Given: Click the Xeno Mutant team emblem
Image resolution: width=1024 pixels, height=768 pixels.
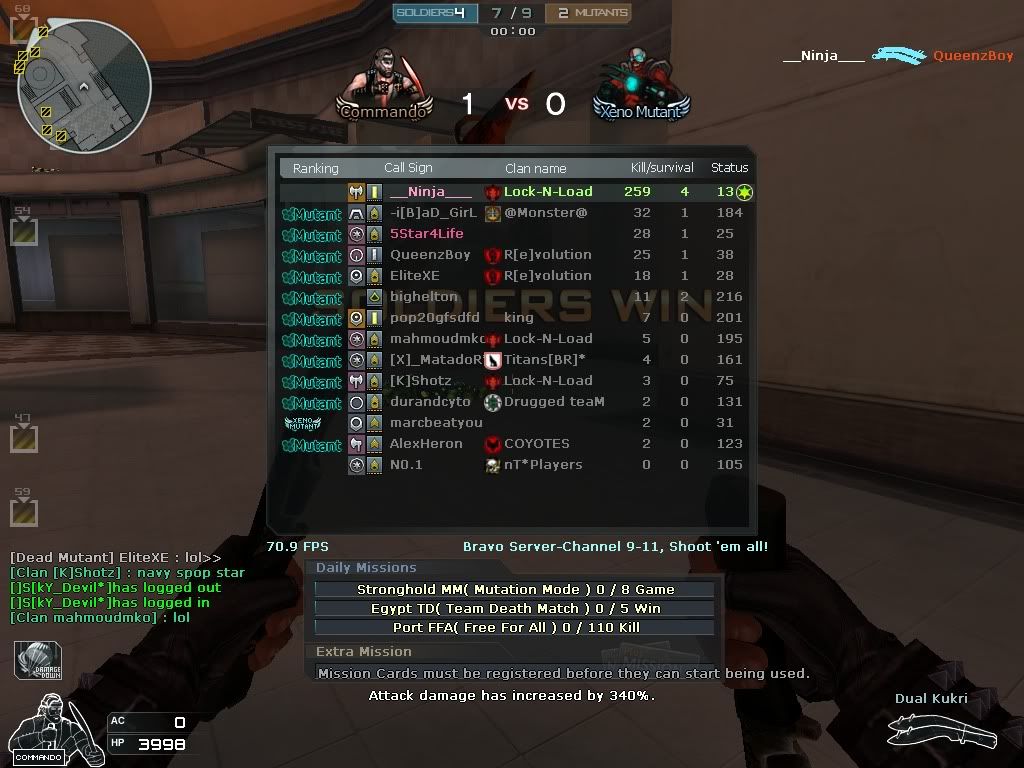Looking at the screenshot, I should click(x=641, y=85).
